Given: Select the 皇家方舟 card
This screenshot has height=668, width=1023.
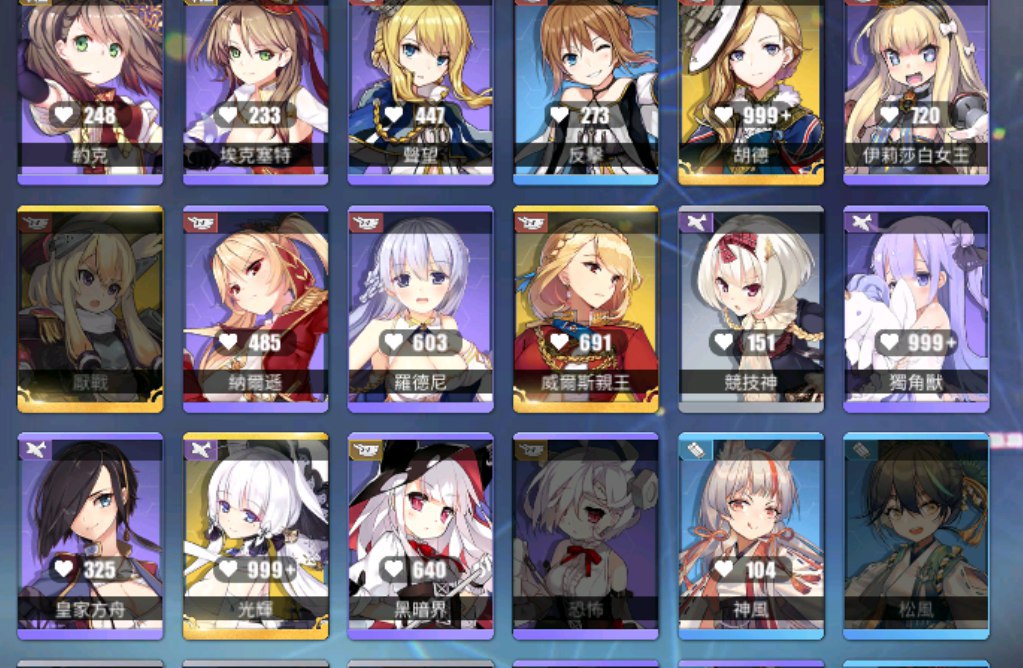Looking at the screenshot, I should (x=90, y=535).
